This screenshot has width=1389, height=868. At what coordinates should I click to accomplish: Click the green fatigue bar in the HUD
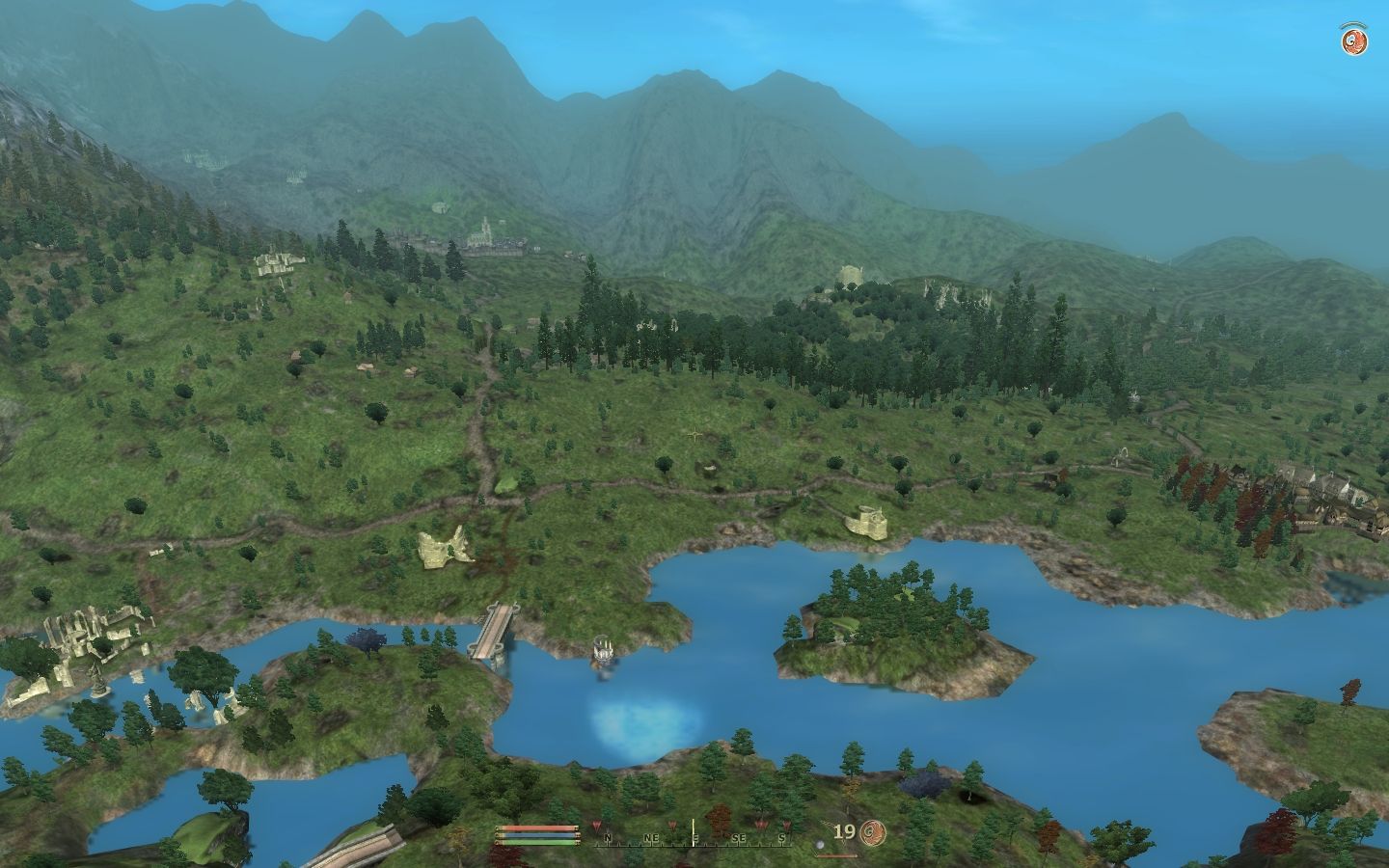point(535,843)
